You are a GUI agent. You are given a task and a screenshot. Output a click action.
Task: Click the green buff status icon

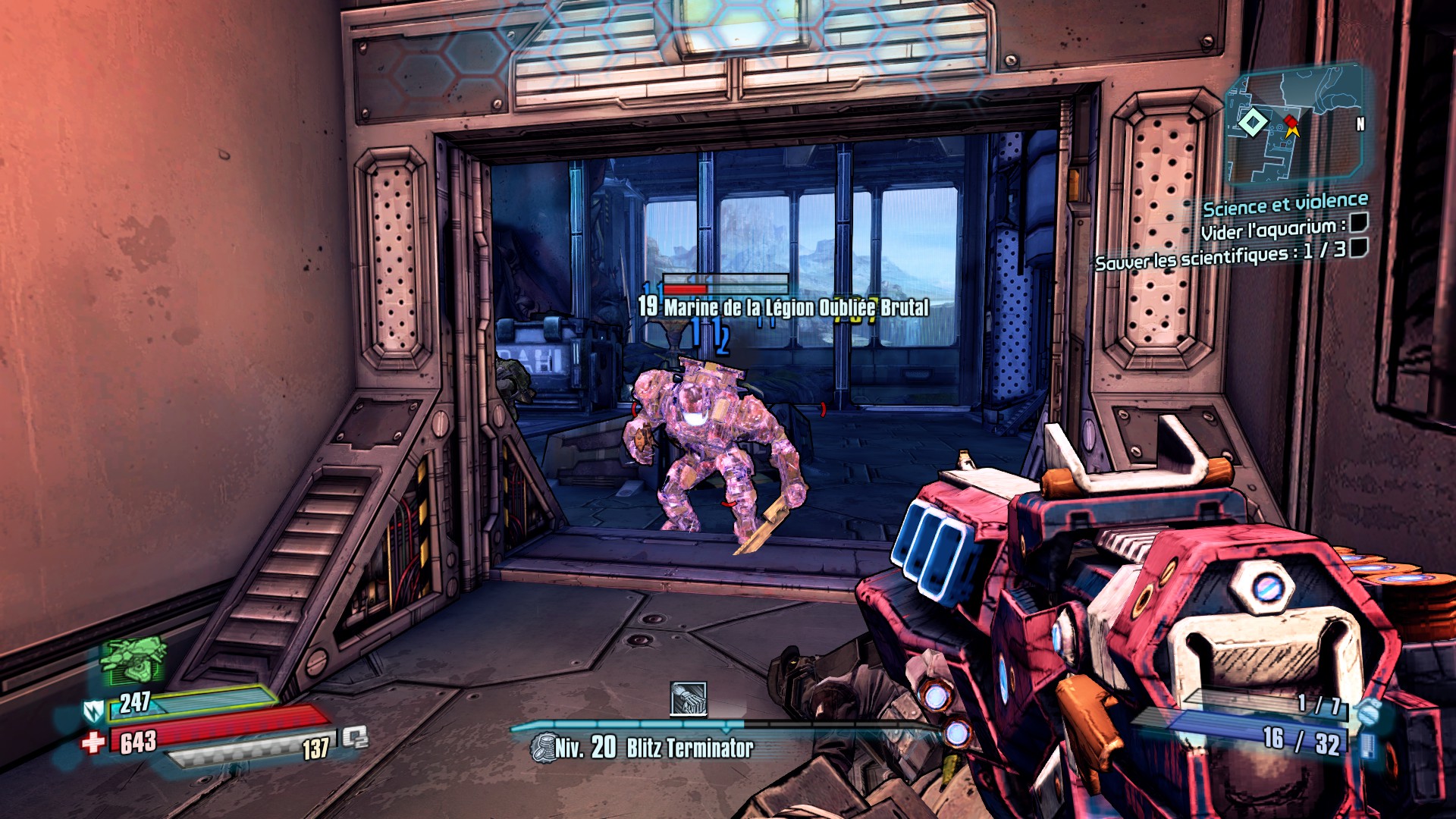pyautogui.click(x=134, y=658)
